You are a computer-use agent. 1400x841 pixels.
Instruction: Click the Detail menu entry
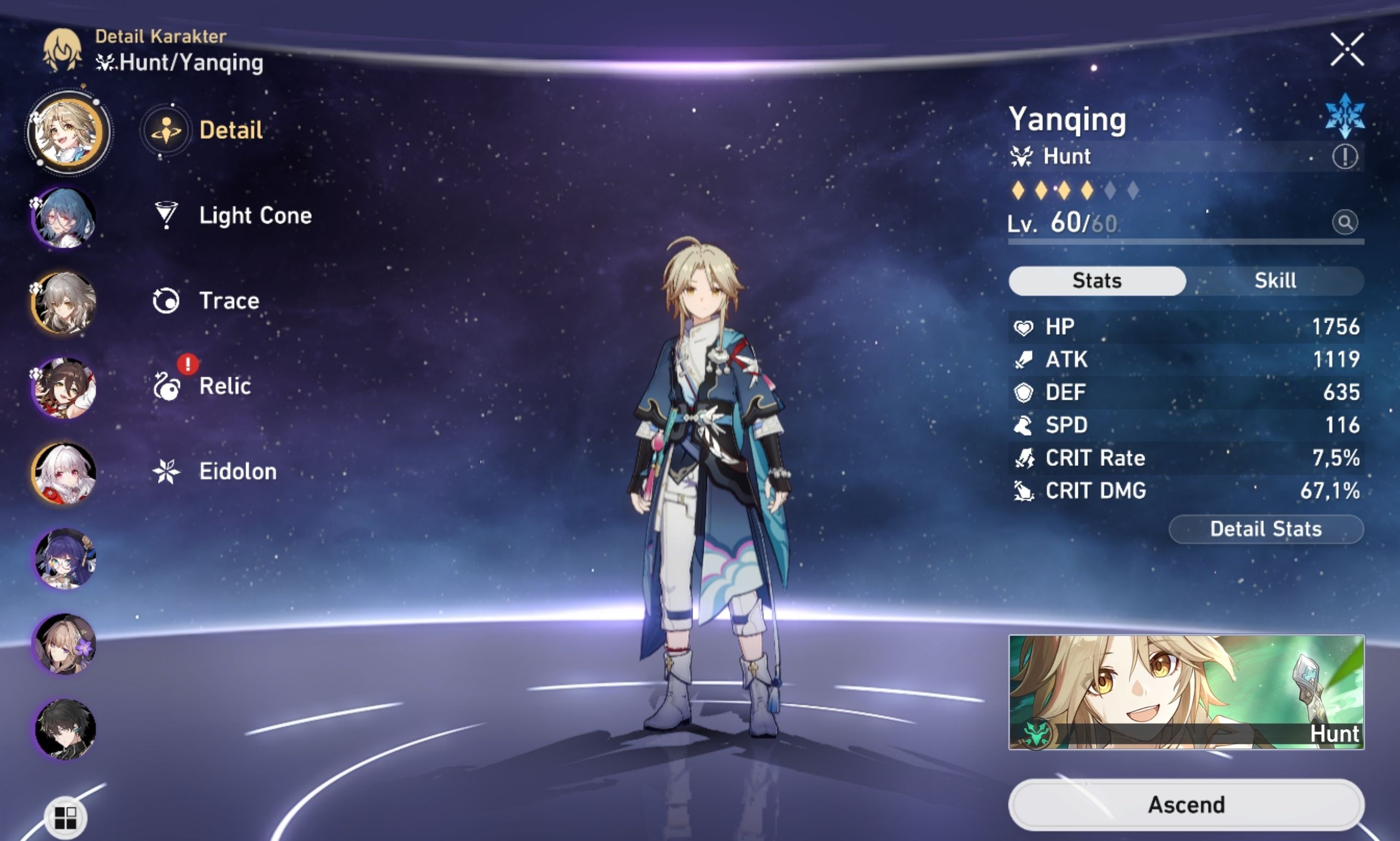[230, 129]
